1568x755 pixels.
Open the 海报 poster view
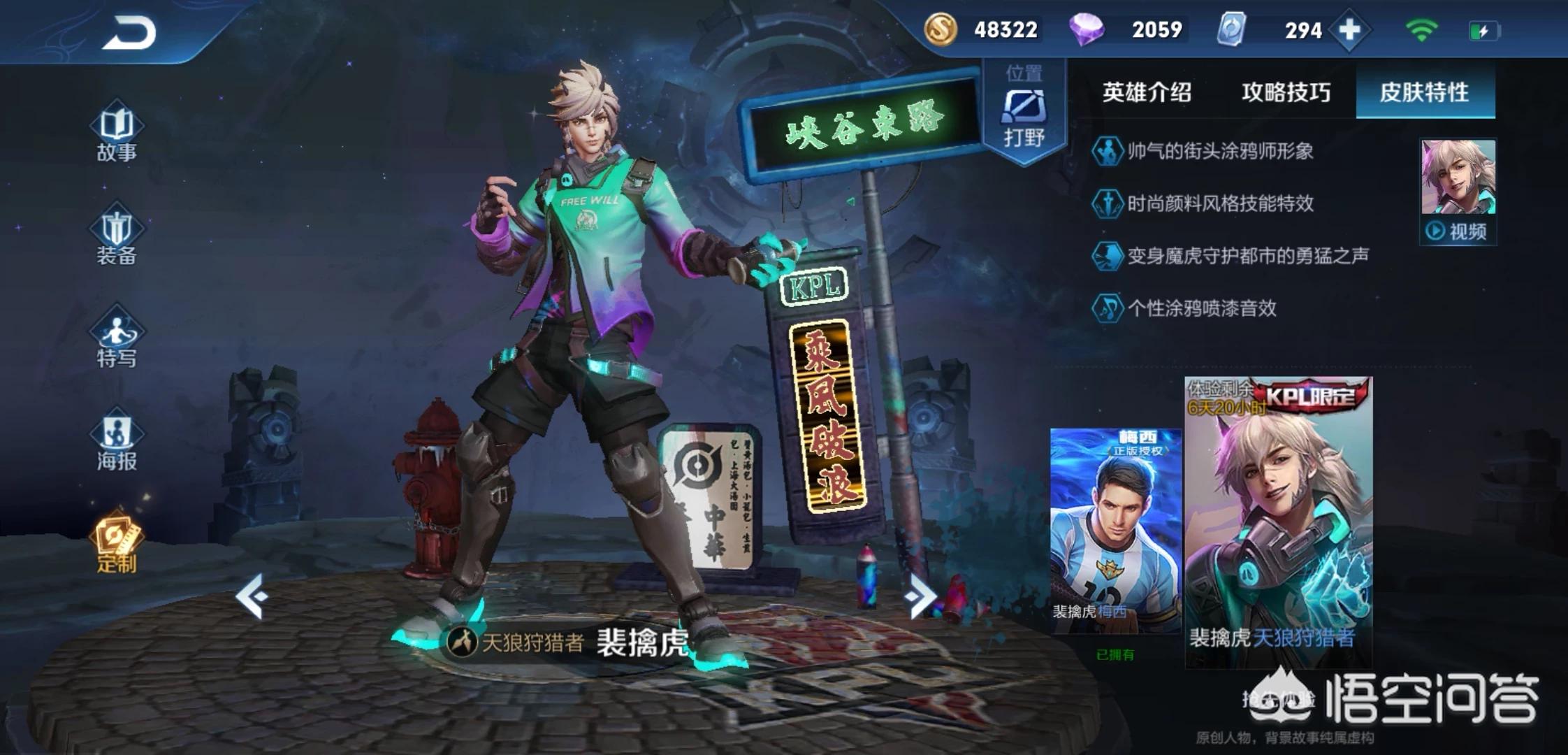pyautogui.click(x=117, y=442)
